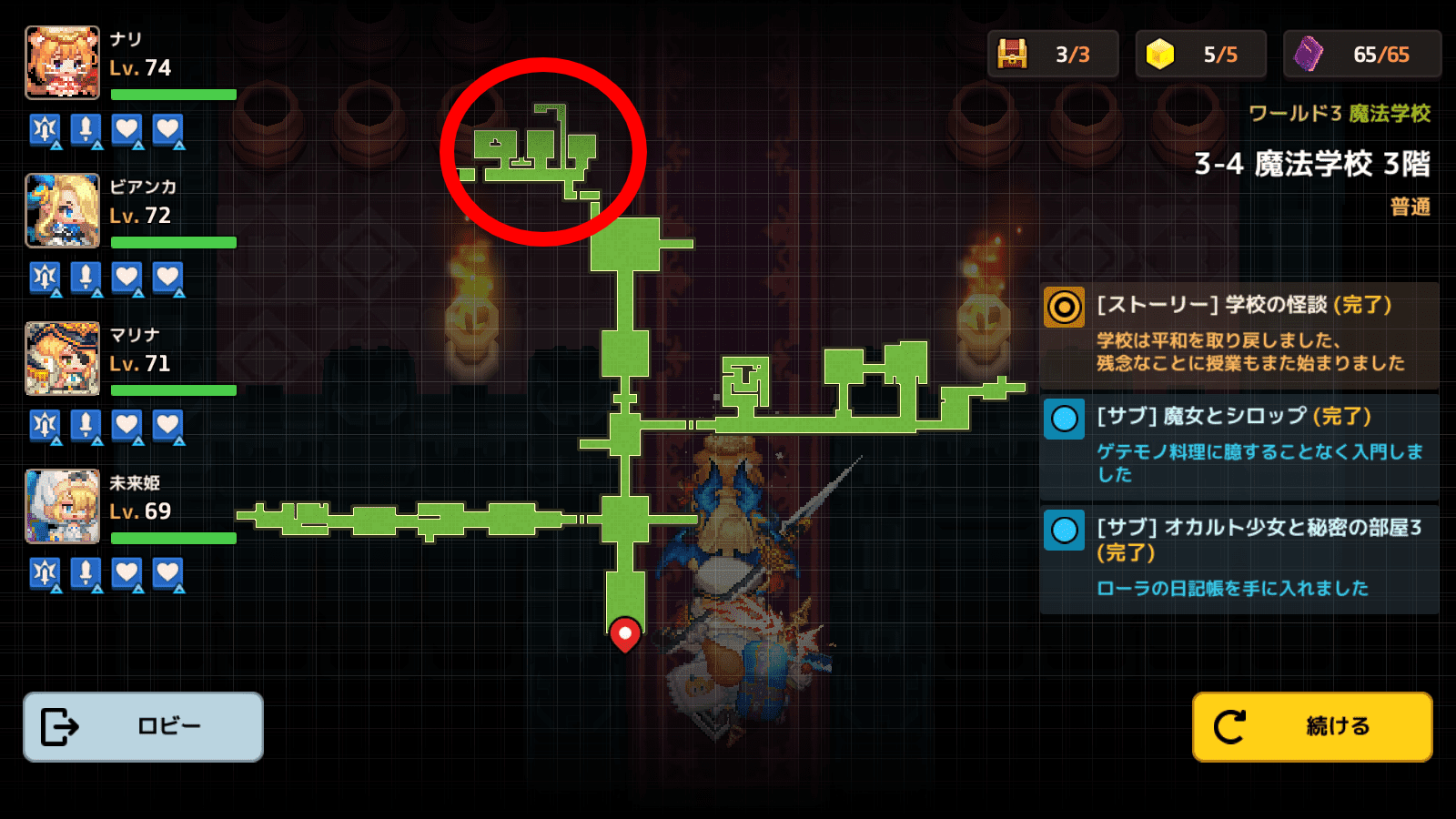Open the sub quest オカルト少女と秘密の部屋3 entry

pos(1239,558)
